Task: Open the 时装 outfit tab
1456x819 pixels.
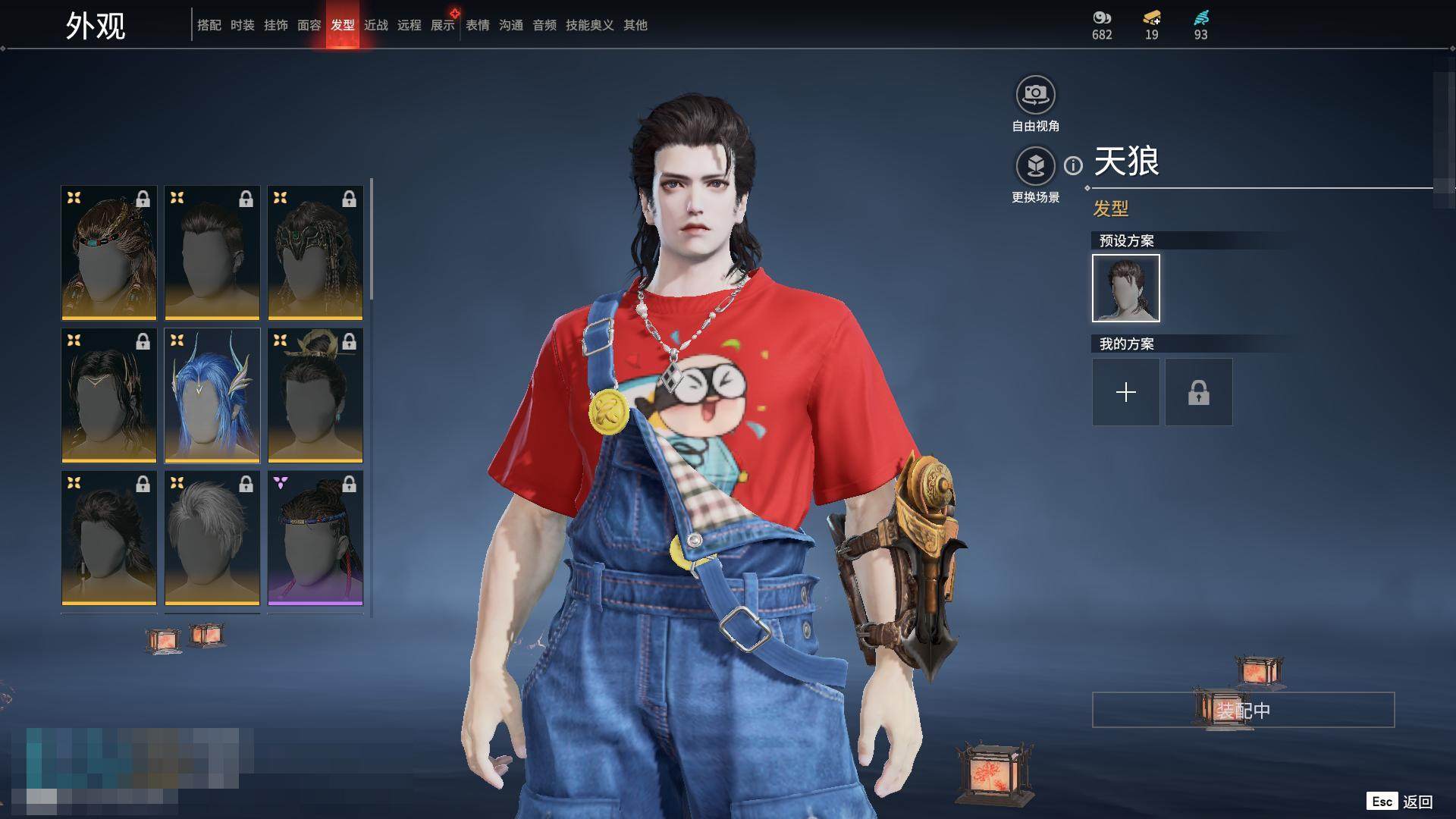Action: coord(242,25)
